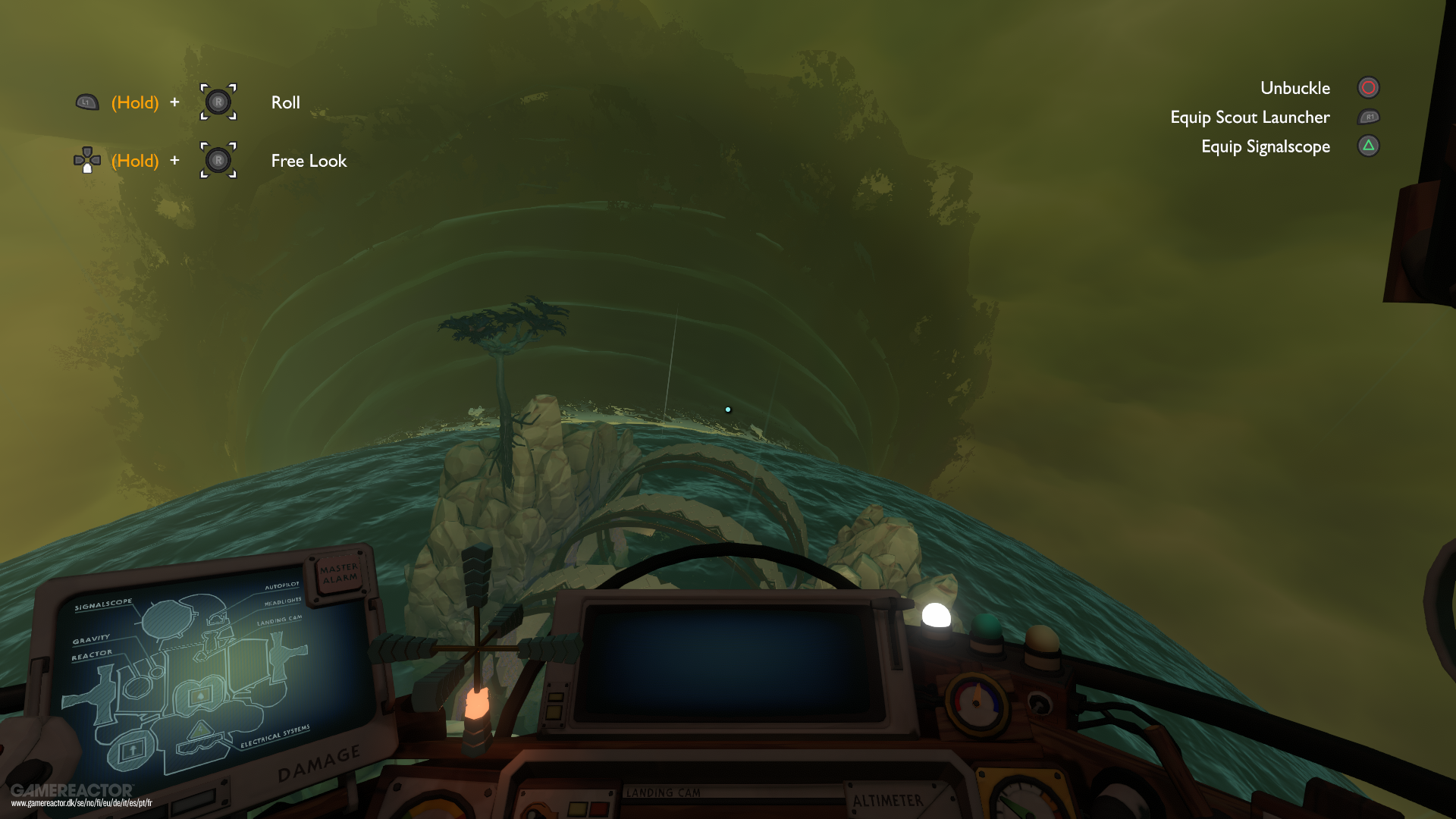Screen dimensions: 1456x819
Task: Click the R1 icon beside Equip Scout Launcher
Action: (1369, 117)
